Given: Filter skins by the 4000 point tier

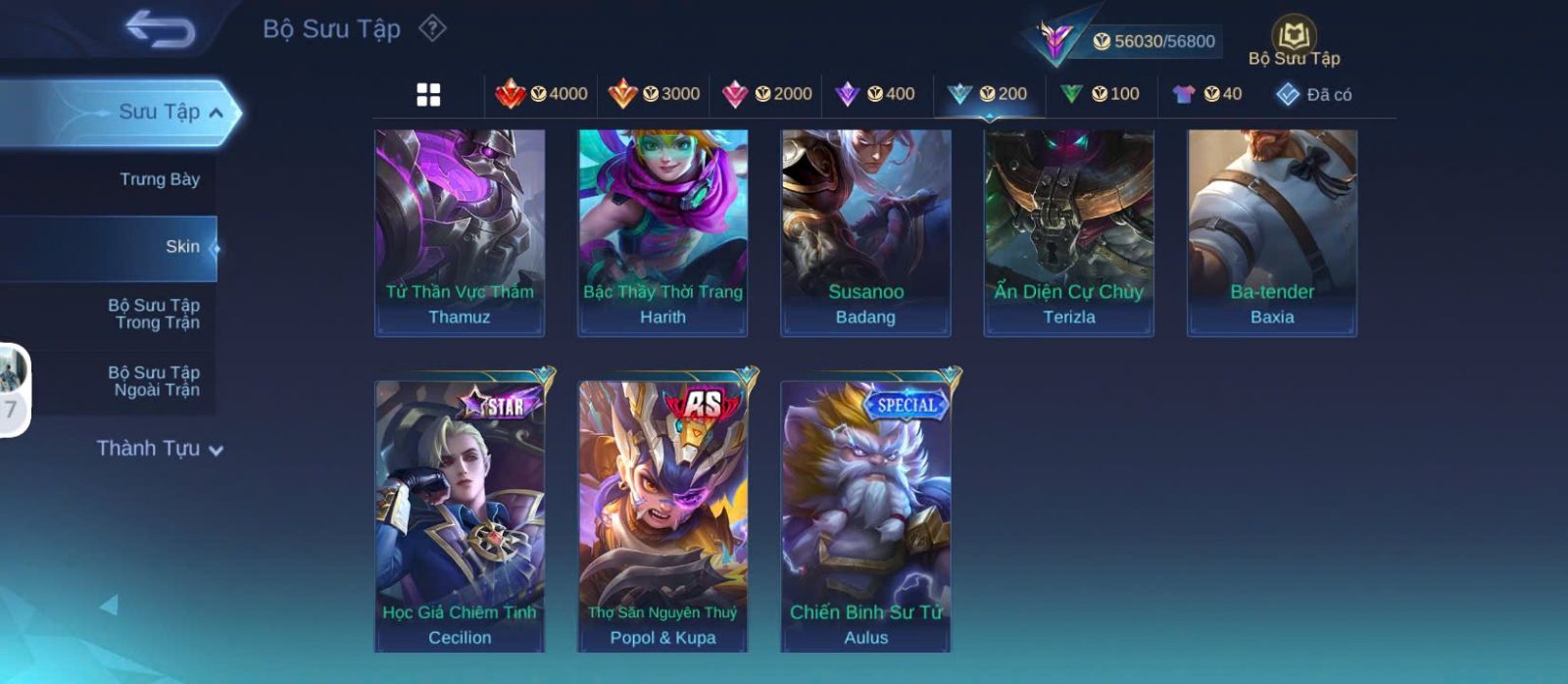Looking at the screenshot, I should click(542, 94).
